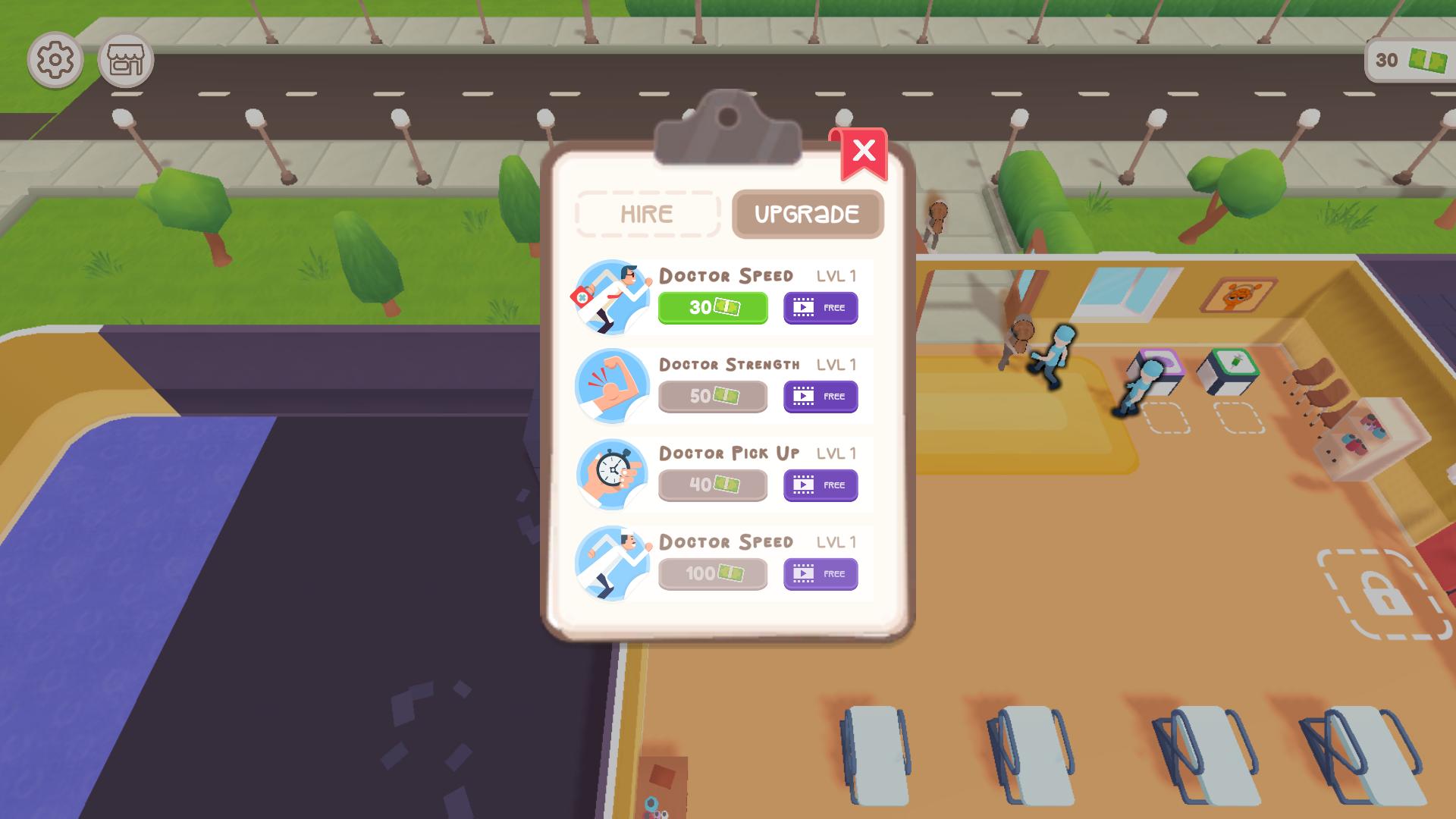This screenshot has height=819, width=1456.
Task: Claim the free Doctor Pick Up video reward
Action: point(820,485)
